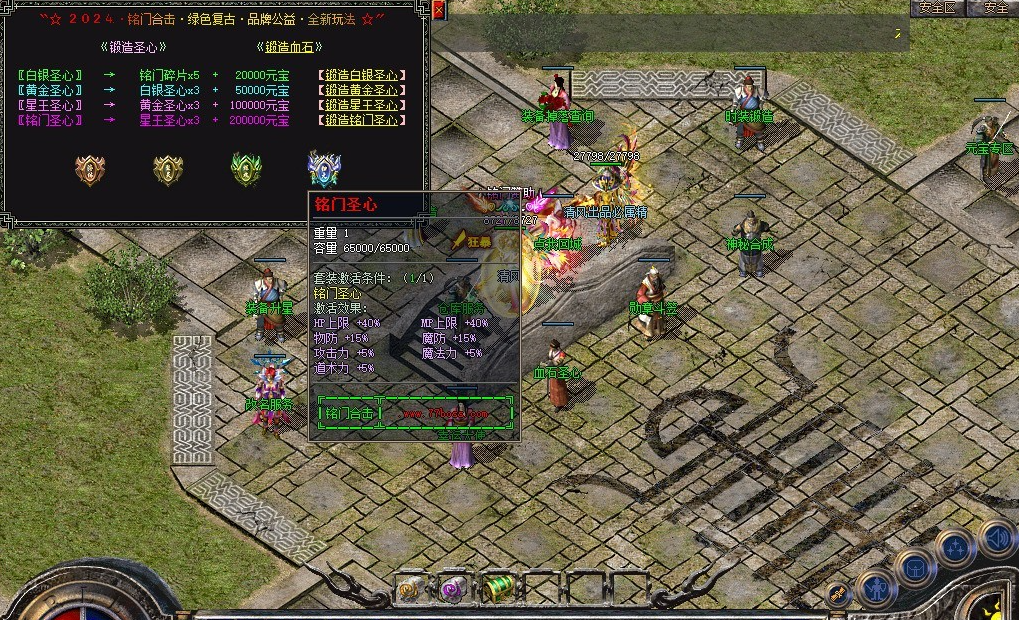Click the small crossed-swords gold button
The height and width of the screenshot is (620, 1019).
point(838,594)
